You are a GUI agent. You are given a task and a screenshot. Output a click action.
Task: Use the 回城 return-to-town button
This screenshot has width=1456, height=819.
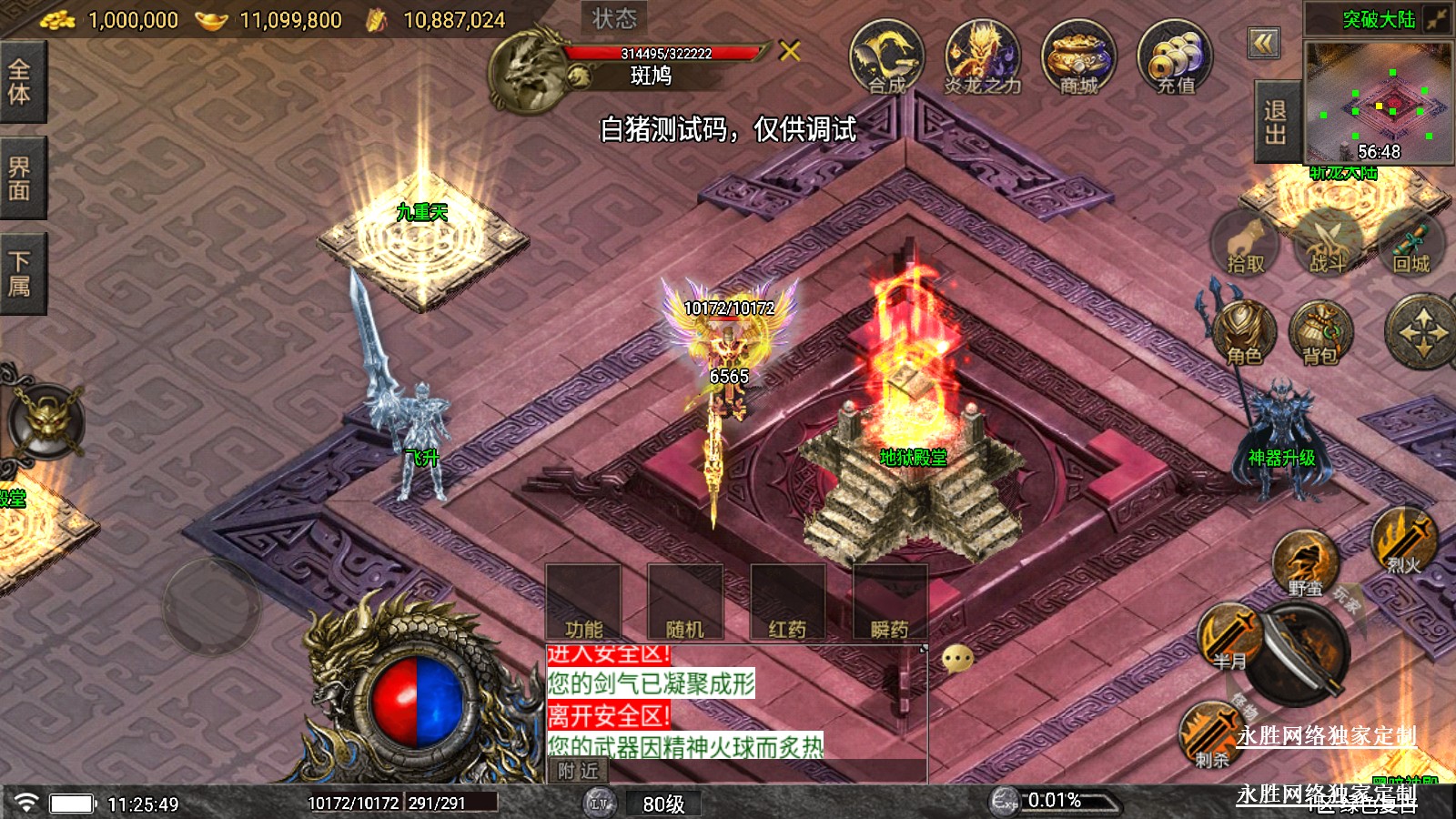coord(1411,244)
